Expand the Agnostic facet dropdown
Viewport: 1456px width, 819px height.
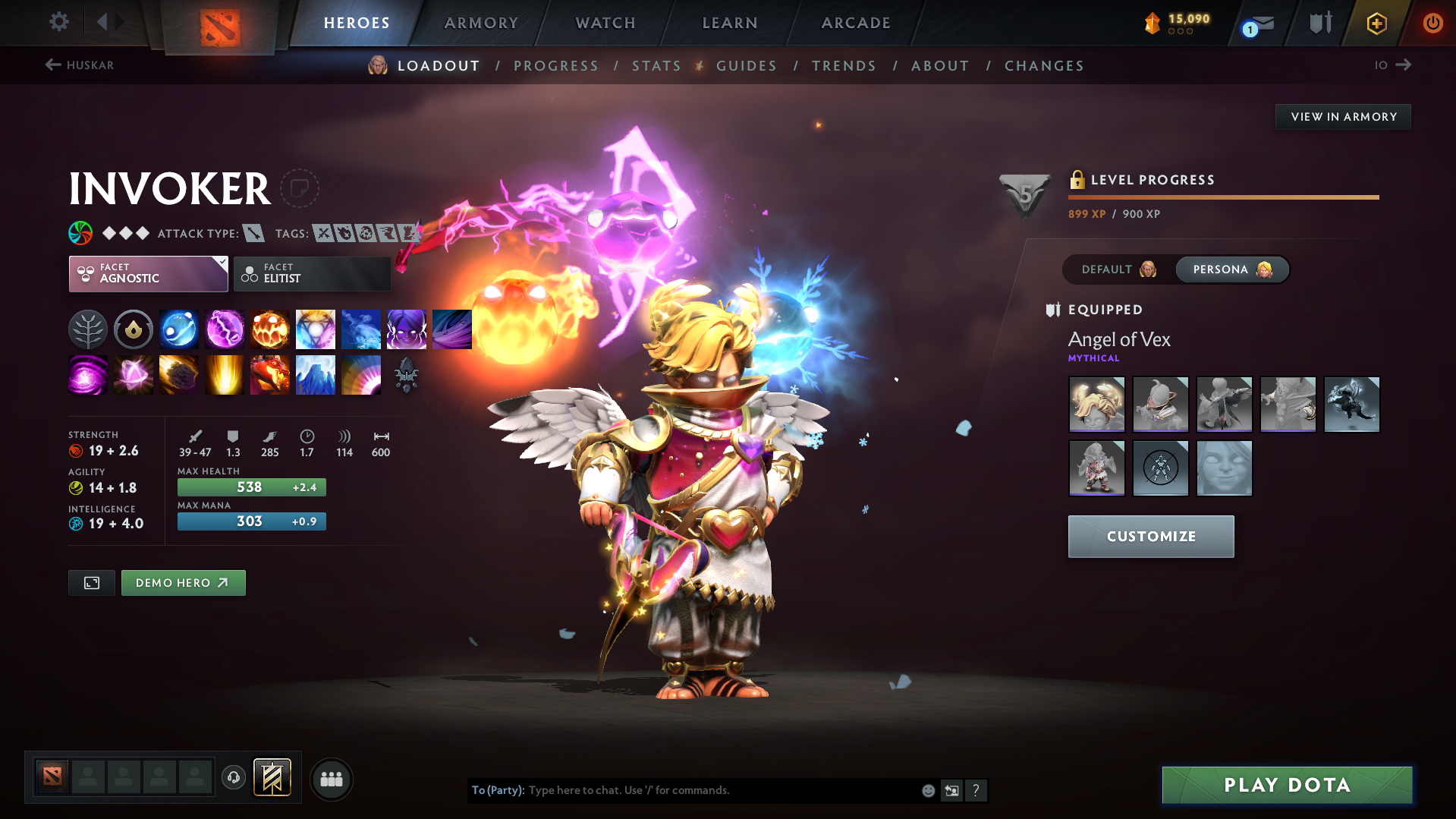148,273
